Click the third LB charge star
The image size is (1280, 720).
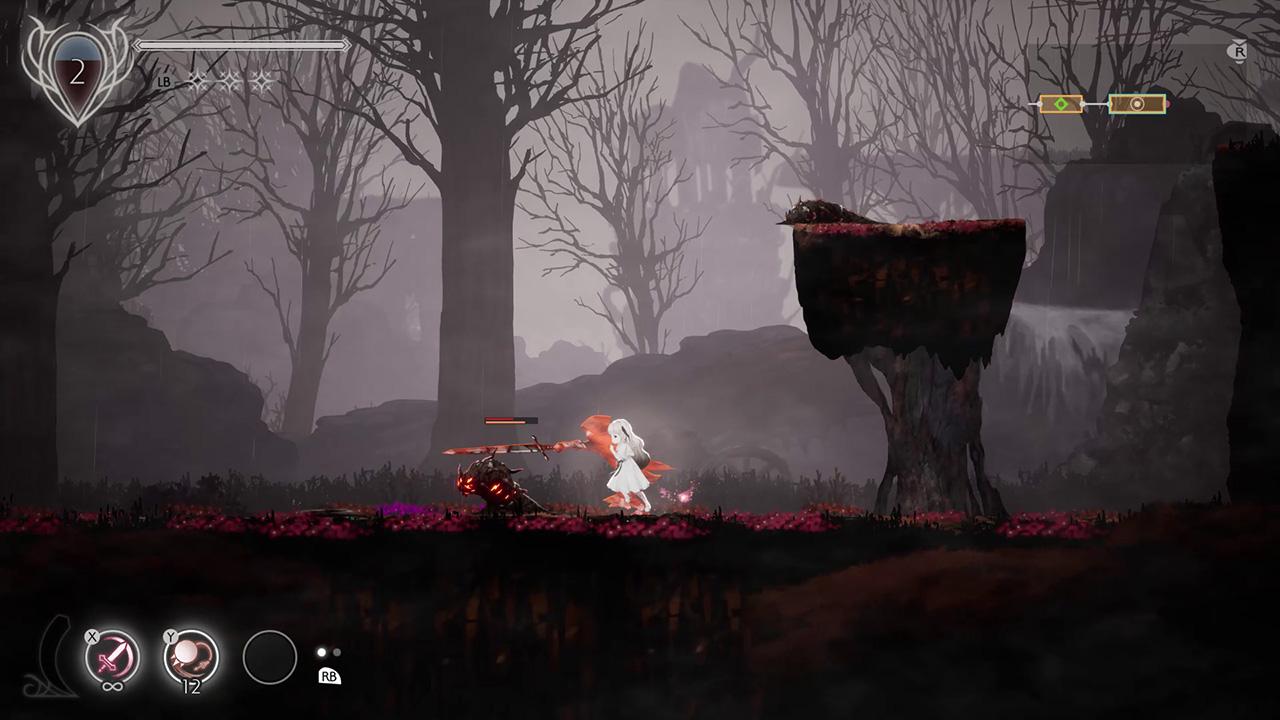262,81
